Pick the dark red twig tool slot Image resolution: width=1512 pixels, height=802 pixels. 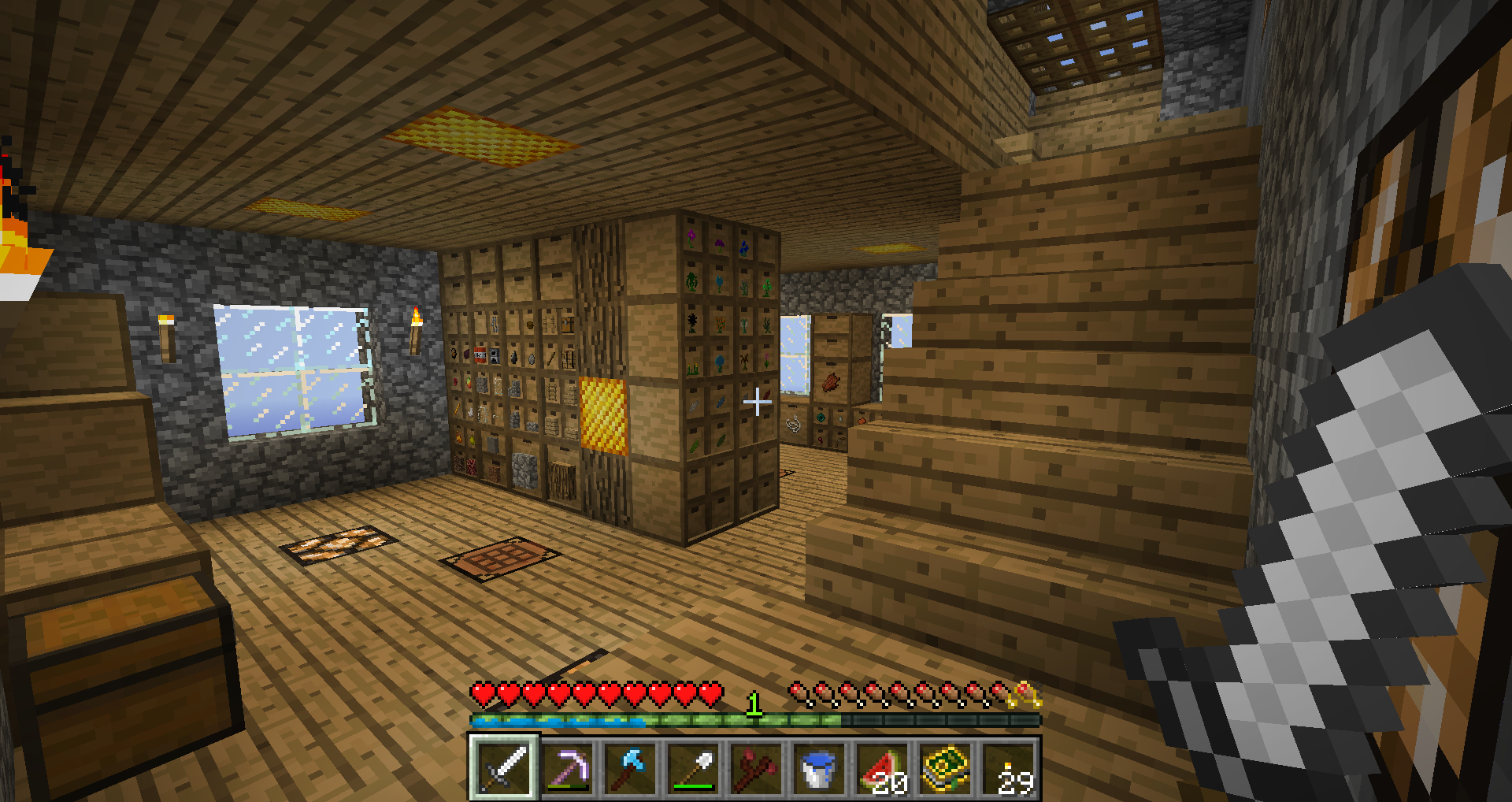pyautogui.click(x=756, y=767)
